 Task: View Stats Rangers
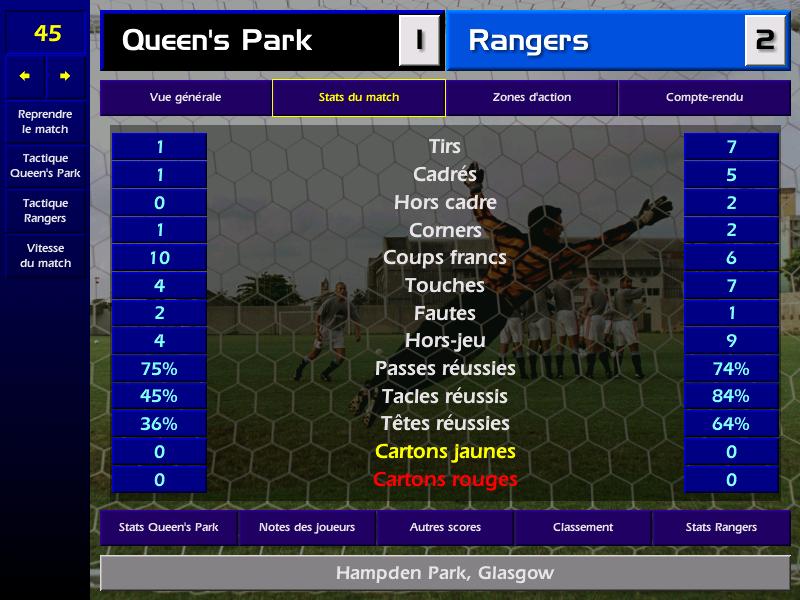pyautogui.click(x=721, y=527)
